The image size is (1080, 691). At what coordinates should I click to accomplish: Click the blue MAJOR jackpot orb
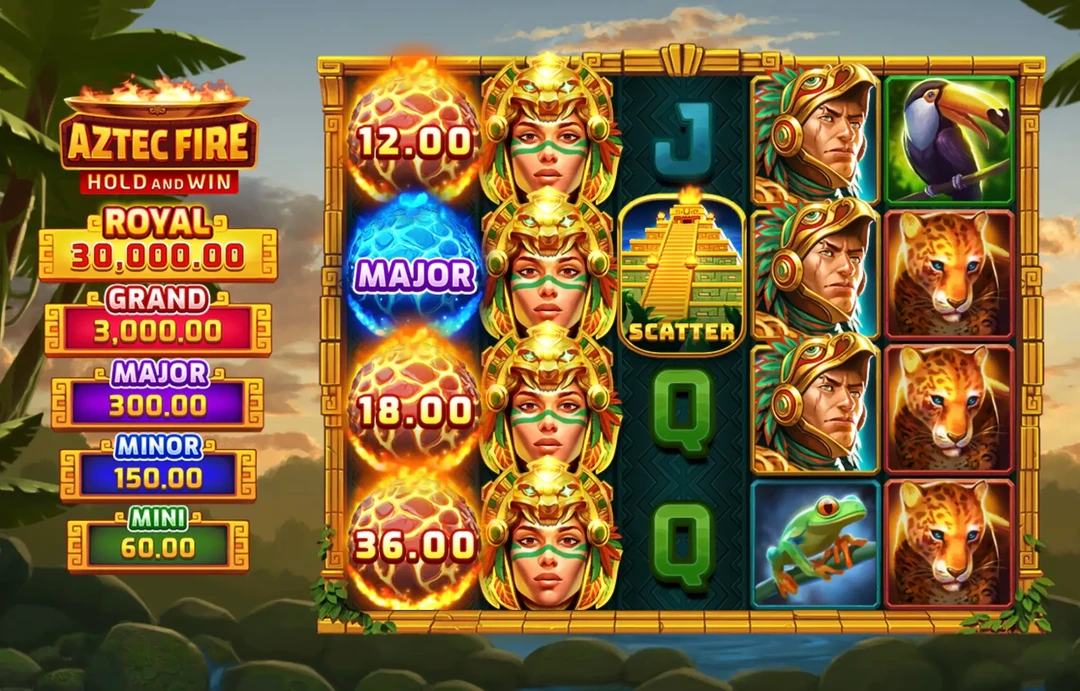[x=413, y=273]
